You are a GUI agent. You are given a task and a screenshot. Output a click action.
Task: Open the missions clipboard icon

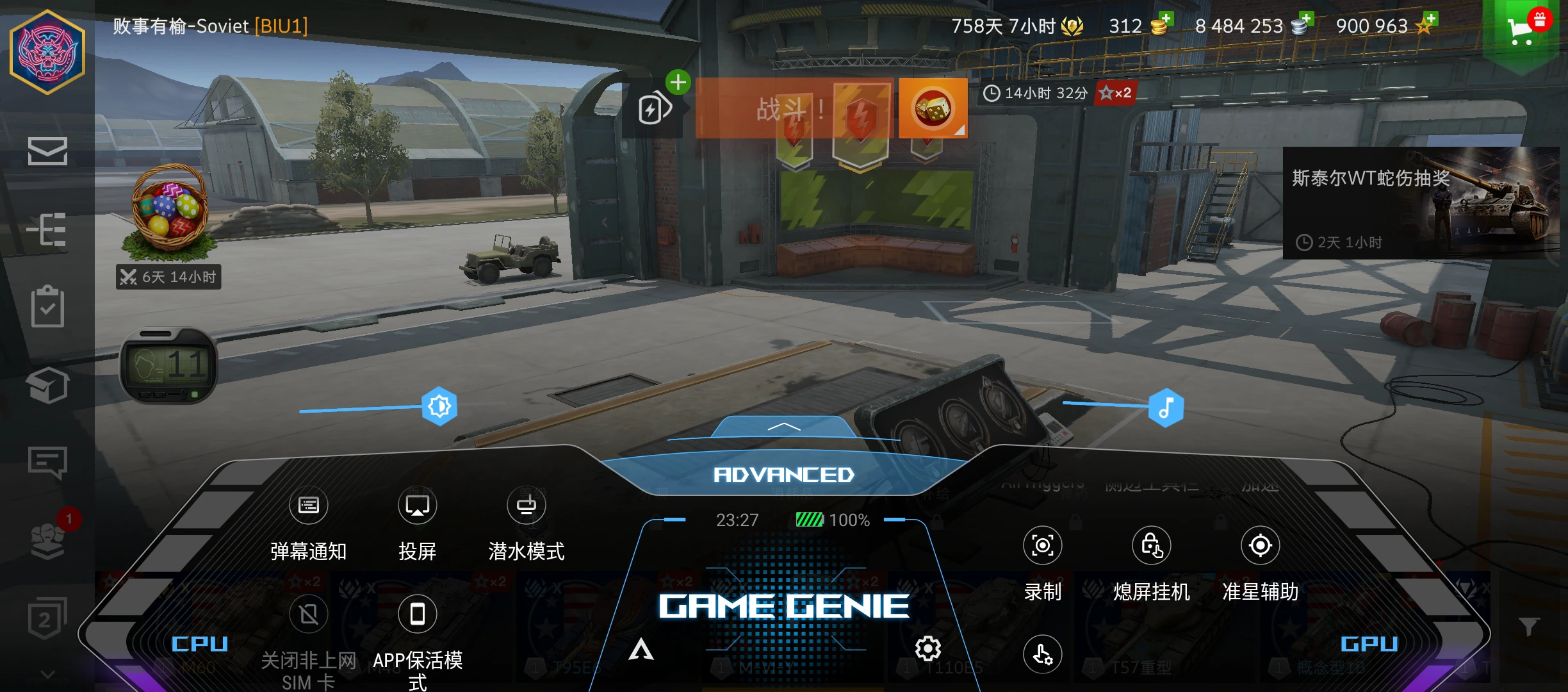pyautogui.click(x=47, y=307)
